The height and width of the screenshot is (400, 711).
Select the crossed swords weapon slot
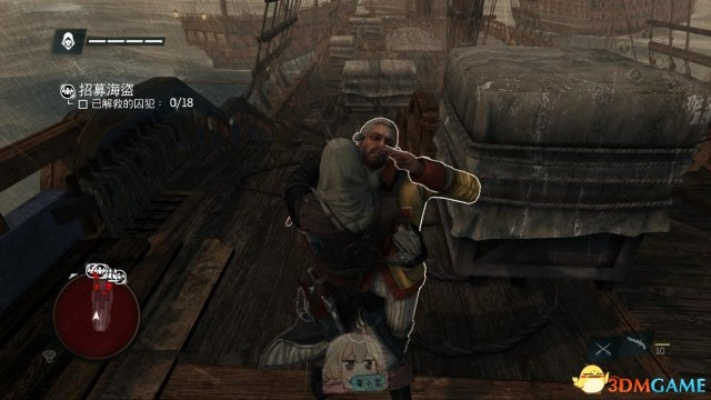tap(603, 349)
